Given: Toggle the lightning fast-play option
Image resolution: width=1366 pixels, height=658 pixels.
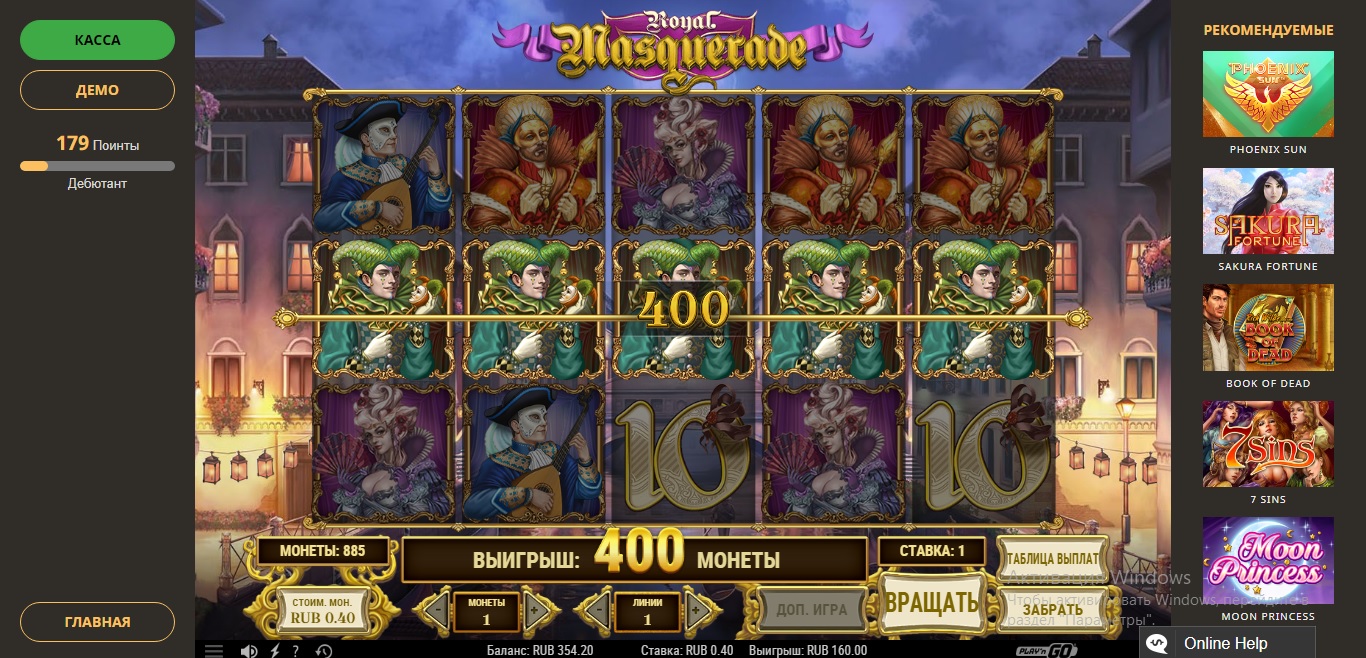Looking at the screenshot, I should 276,650.
